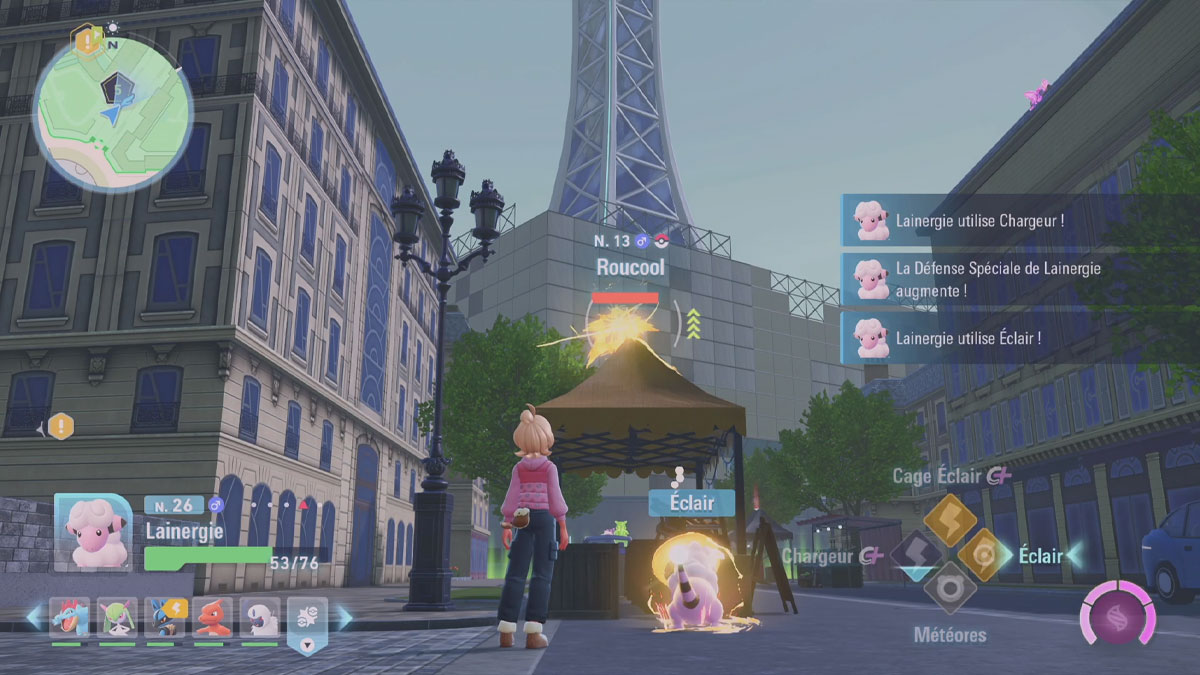This screenshot has height=675, width=1200.
Task: Click the party bar's right arrow
Action: coord(344,618)
